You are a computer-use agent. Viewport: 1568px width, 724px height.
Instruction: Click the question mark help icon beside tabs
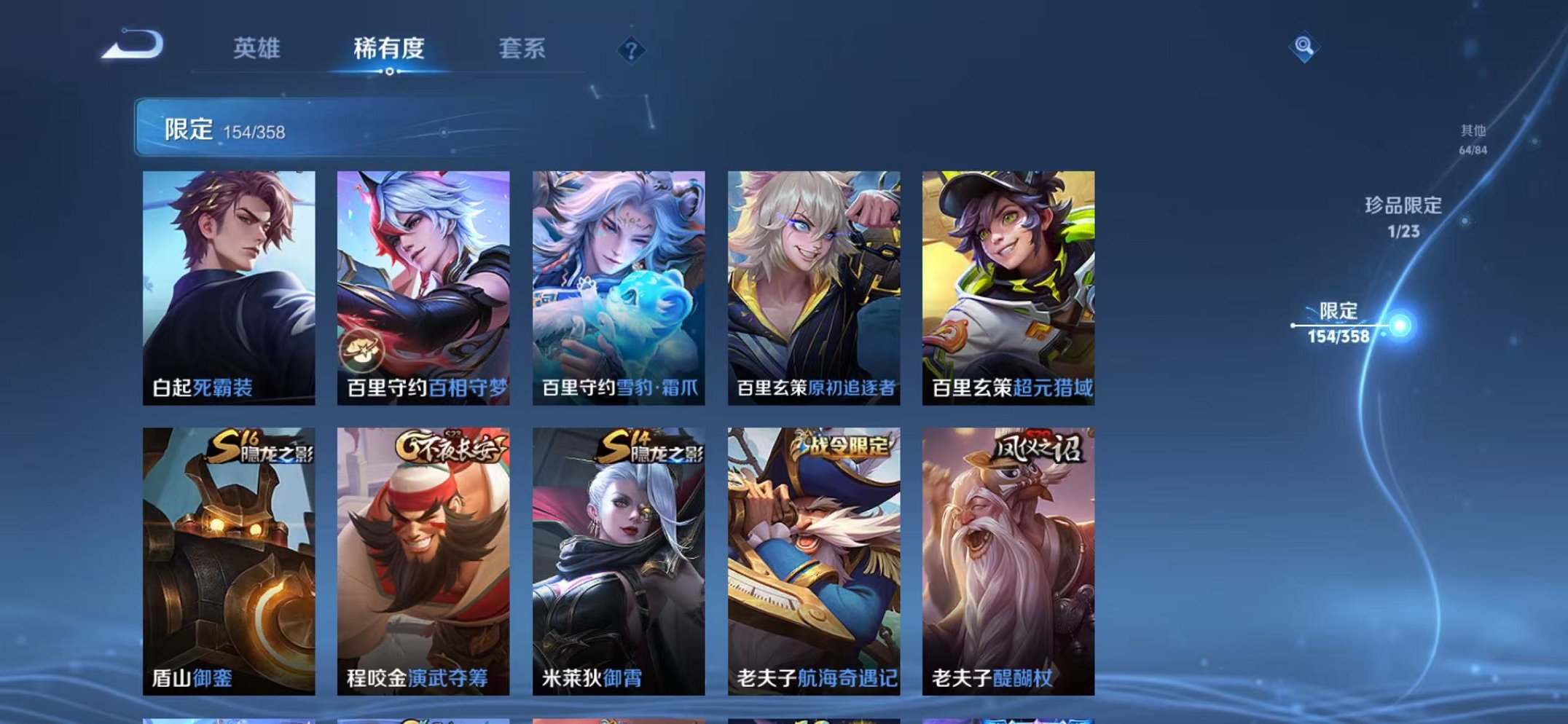pyautogui.click(x=631, y=50)
